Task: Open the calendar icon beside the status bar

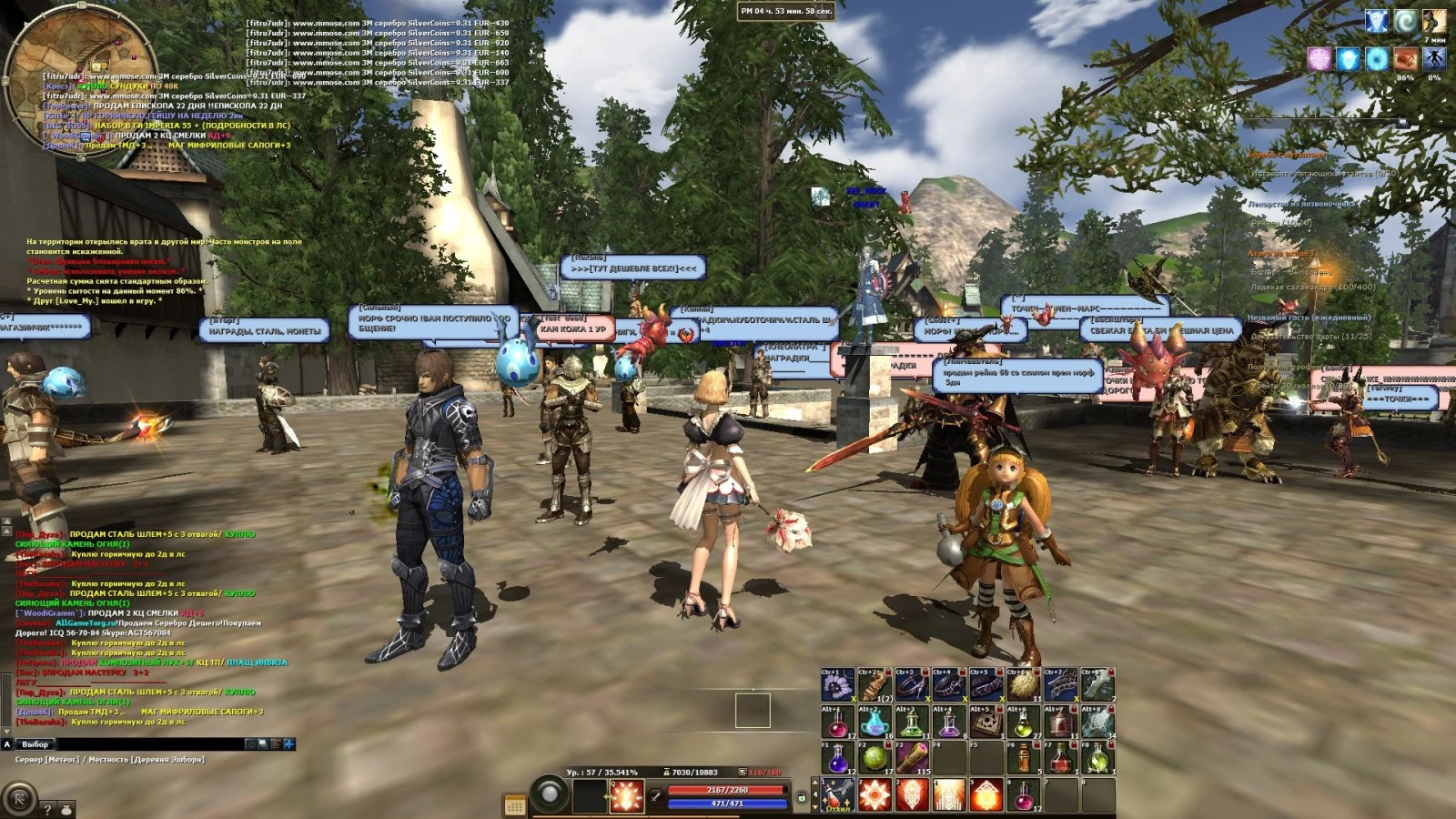Action: click(515, 805)
